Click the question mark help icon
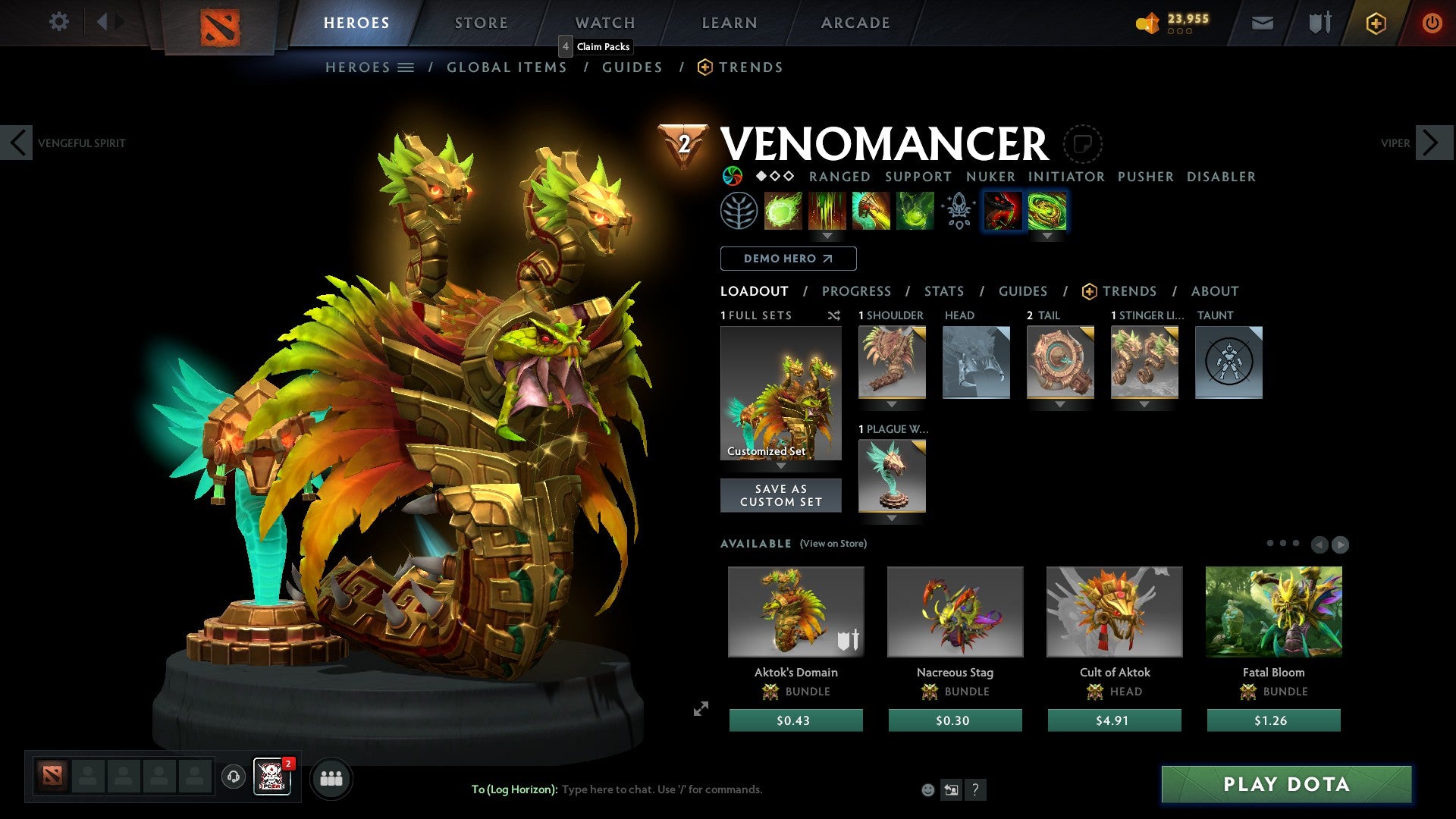 click(x=975, y=789)
